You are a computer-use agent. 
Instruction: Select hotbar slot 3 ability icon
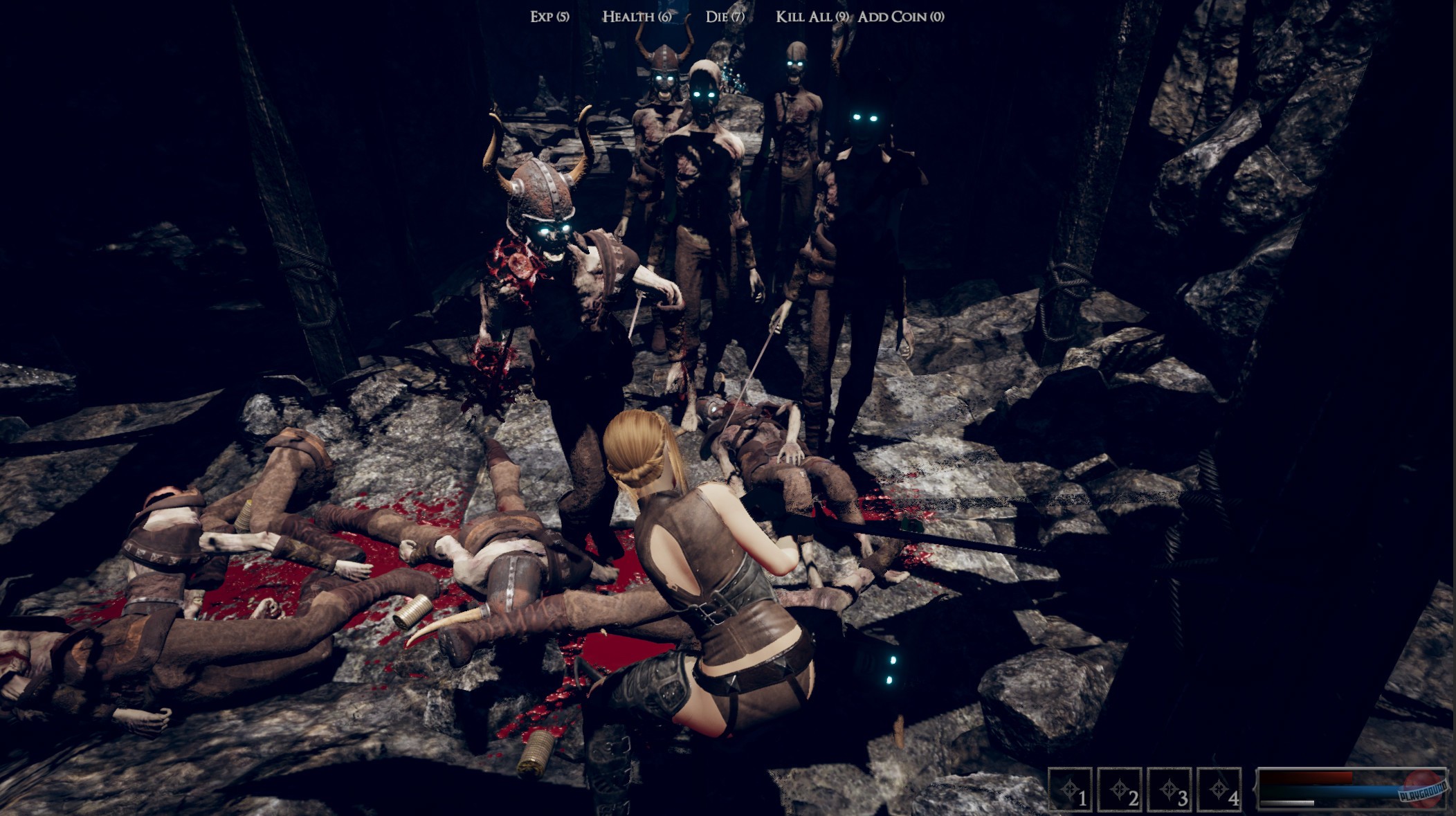coord(1170,789)
